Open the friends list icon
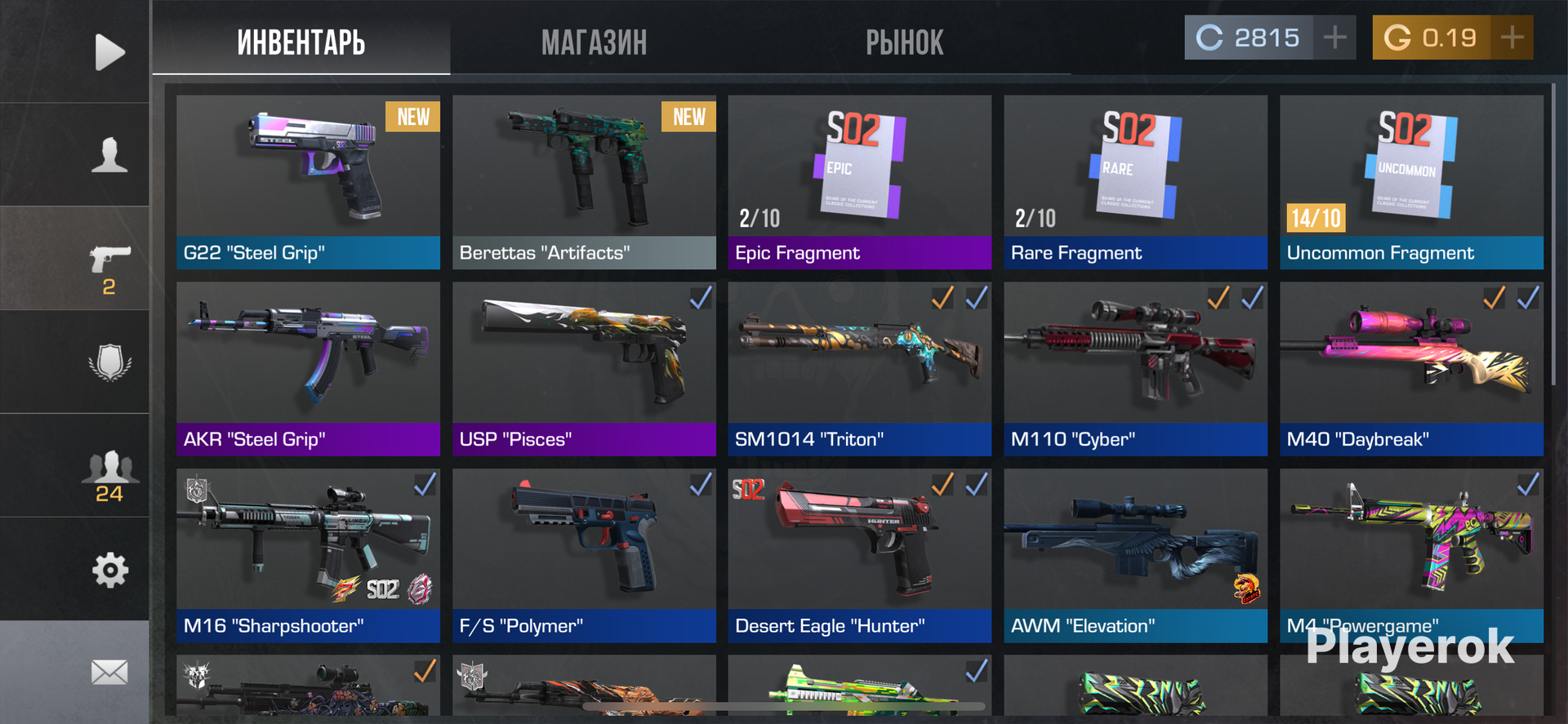 (109, 475)
